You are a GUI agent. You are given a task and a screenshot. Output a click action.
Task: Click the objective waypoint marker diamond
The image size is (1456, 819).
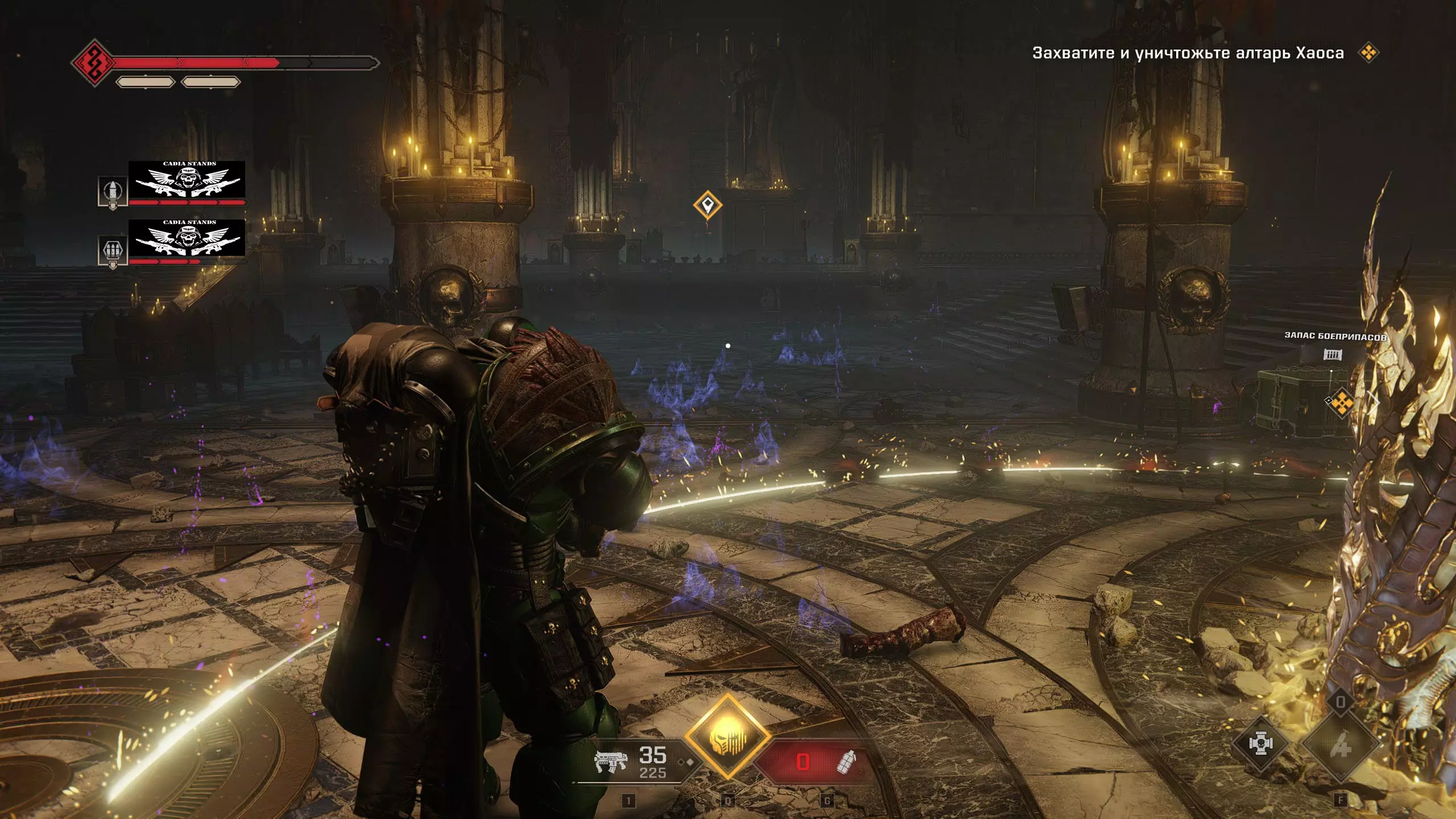(x=708, y=204)
